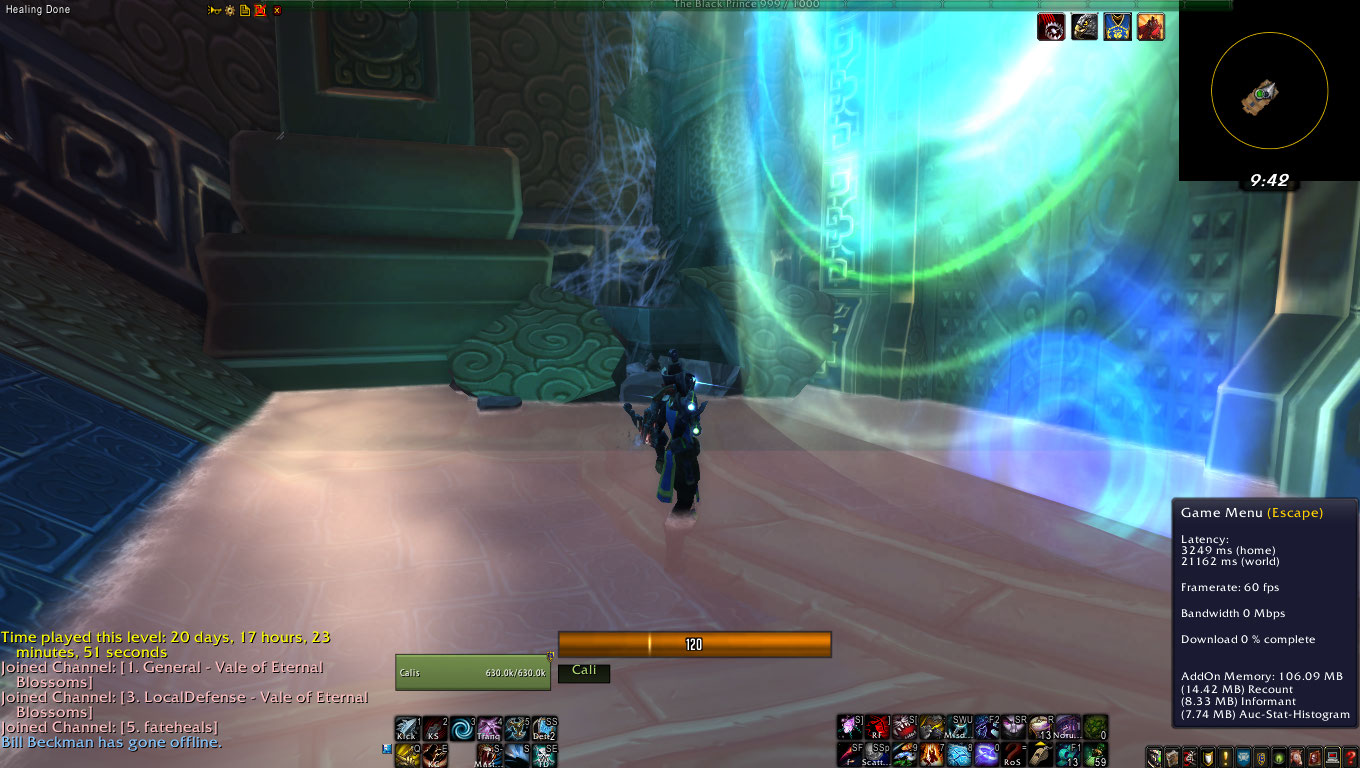Open Recount config via gear icon

point(229,10)
